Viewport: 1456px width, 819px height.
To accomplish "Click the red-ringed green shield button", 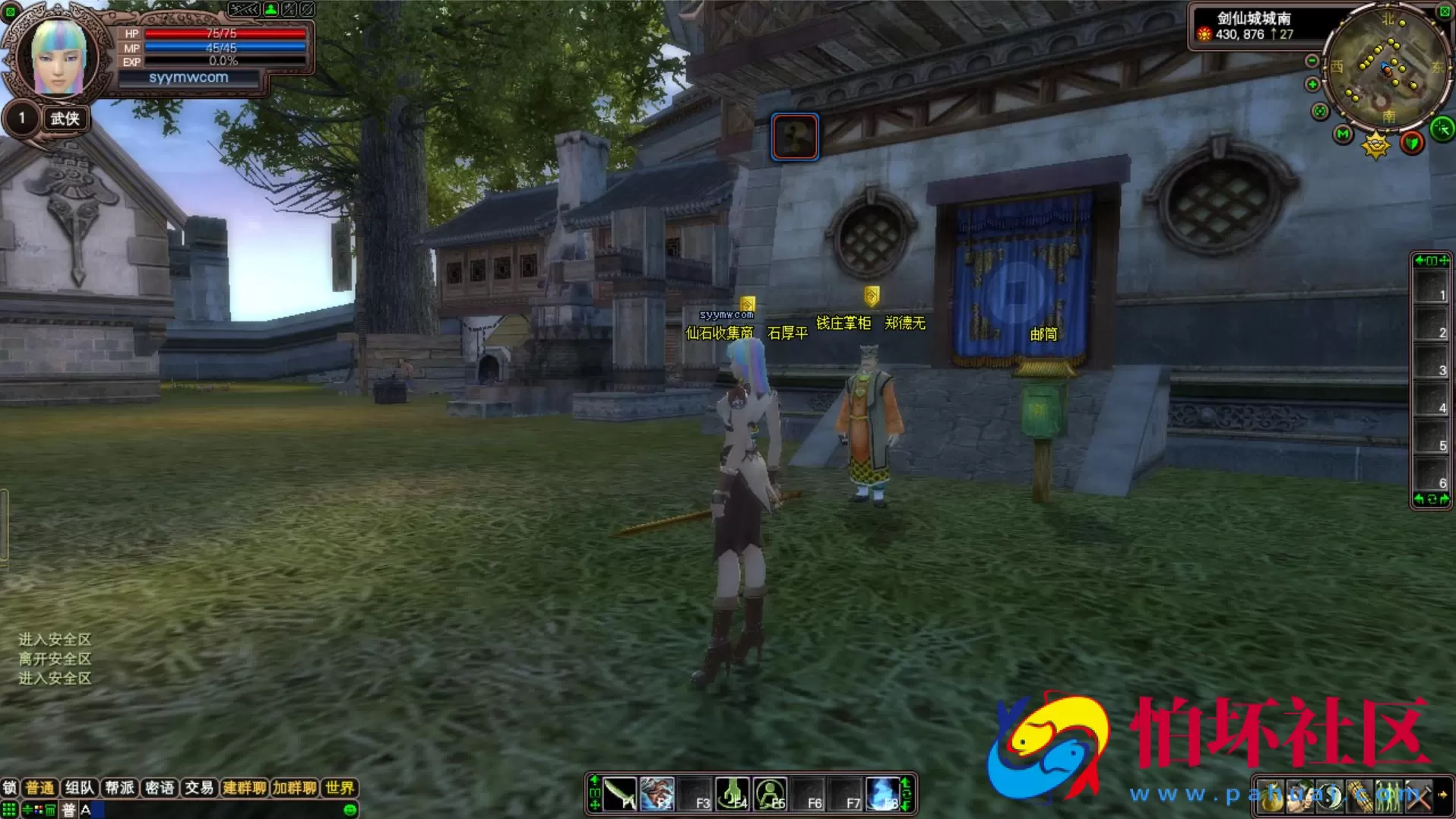I will (1412, 143).
